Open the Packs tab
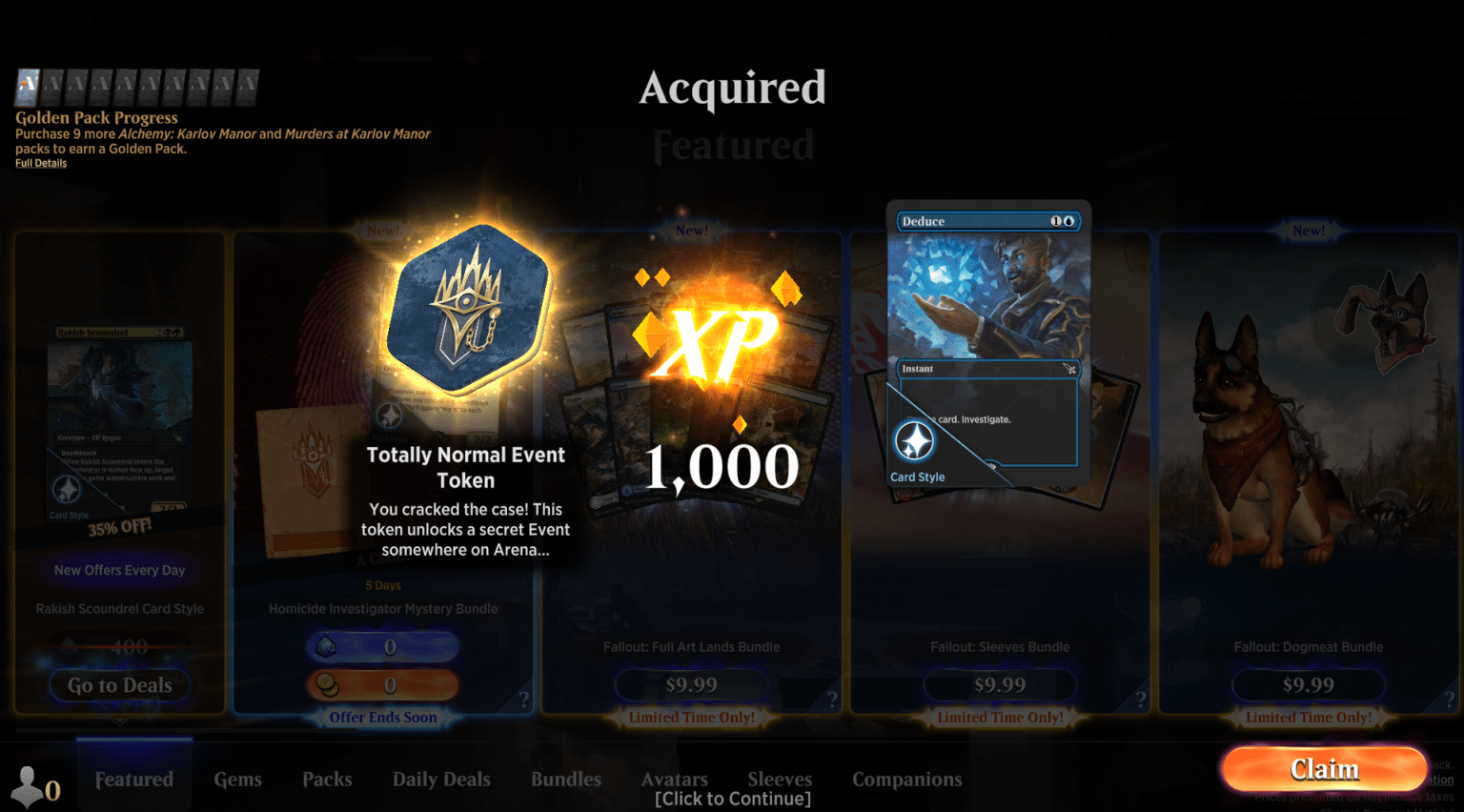The width and height of the screenshot is (1464, 812). click(327, 779)
